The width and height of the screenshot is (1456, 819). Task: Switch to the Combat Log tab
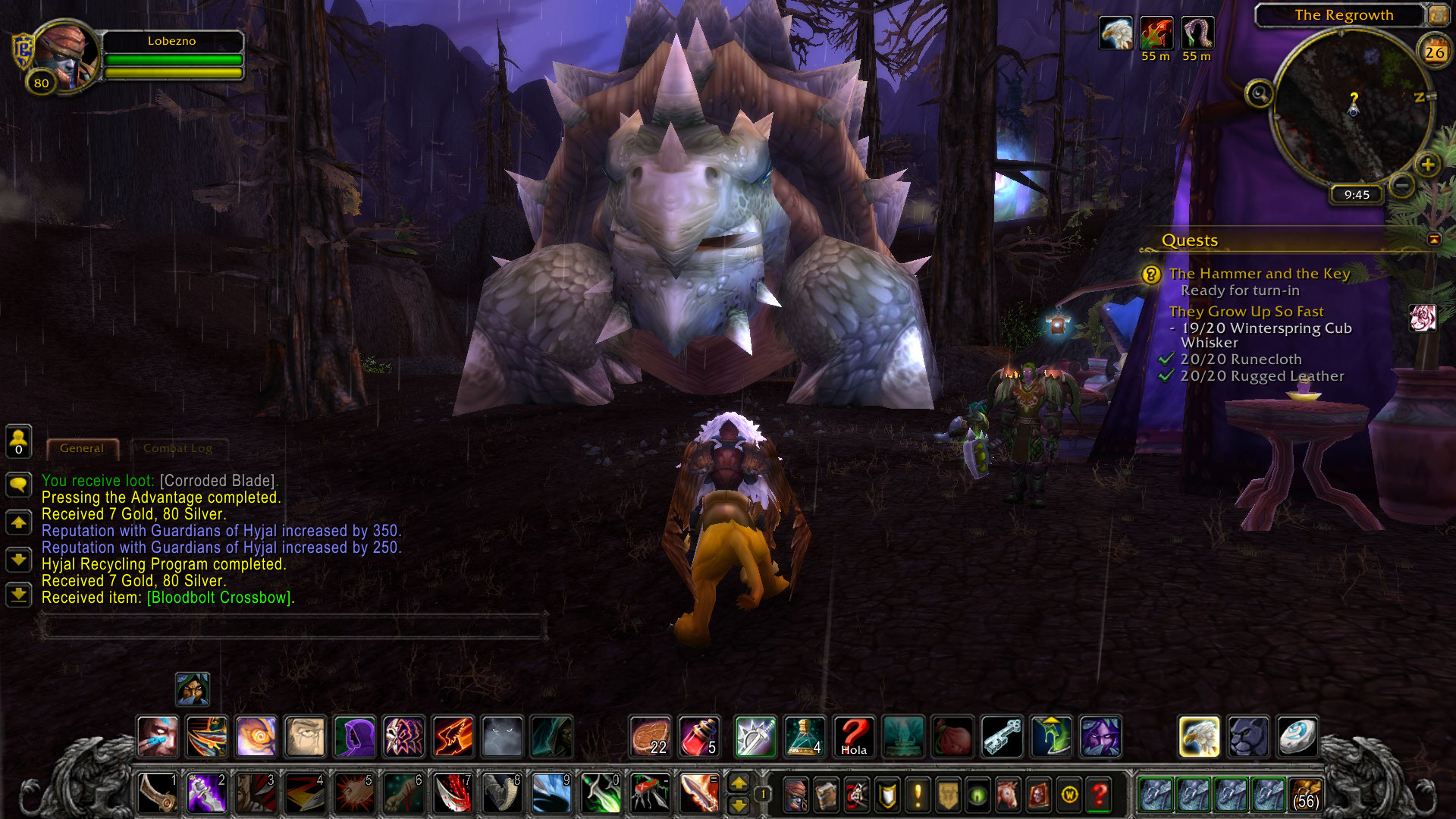click(x=177, y=448)
